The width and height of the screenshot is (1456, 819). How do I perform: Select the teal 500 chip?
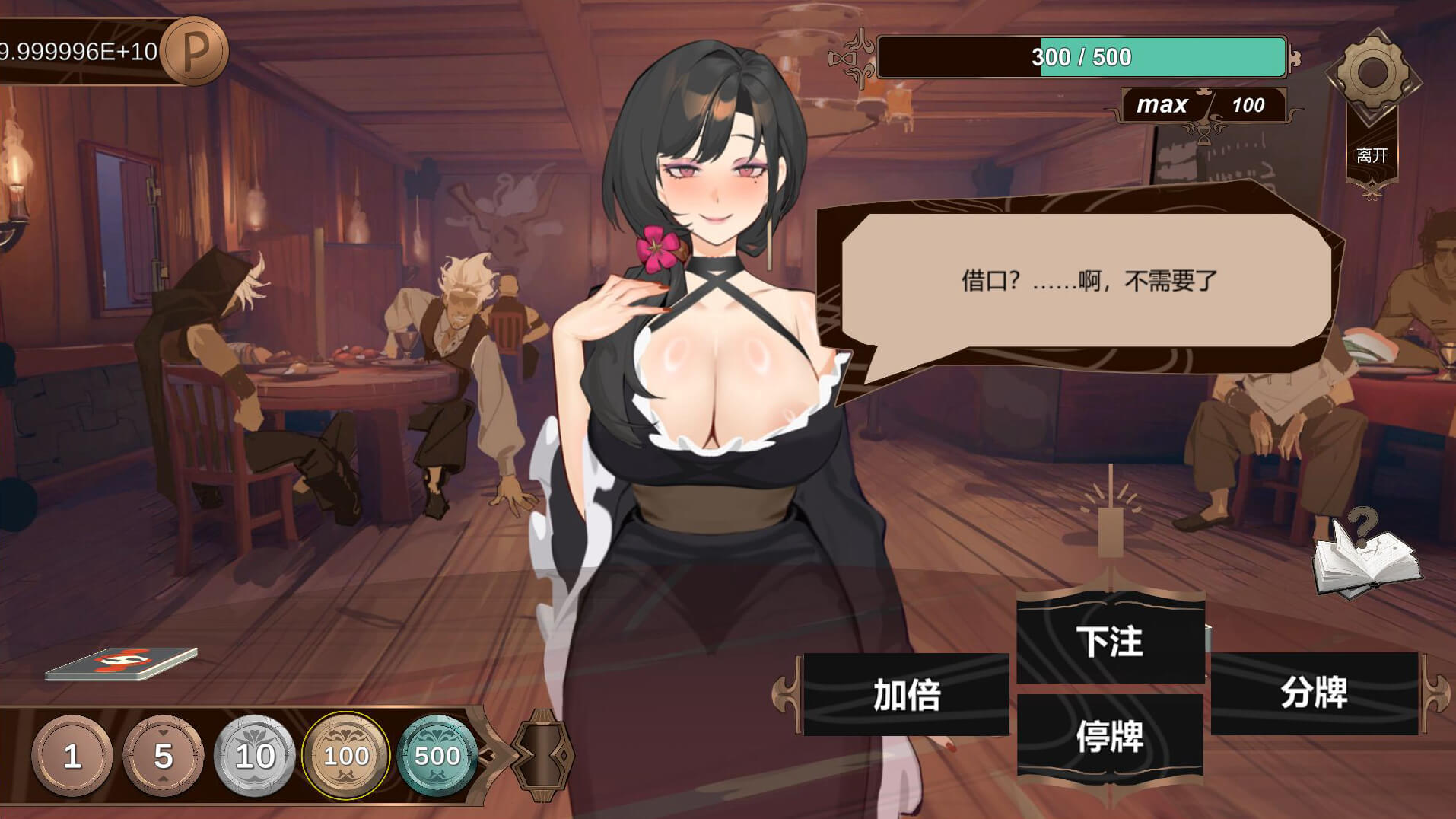(437, 756)
